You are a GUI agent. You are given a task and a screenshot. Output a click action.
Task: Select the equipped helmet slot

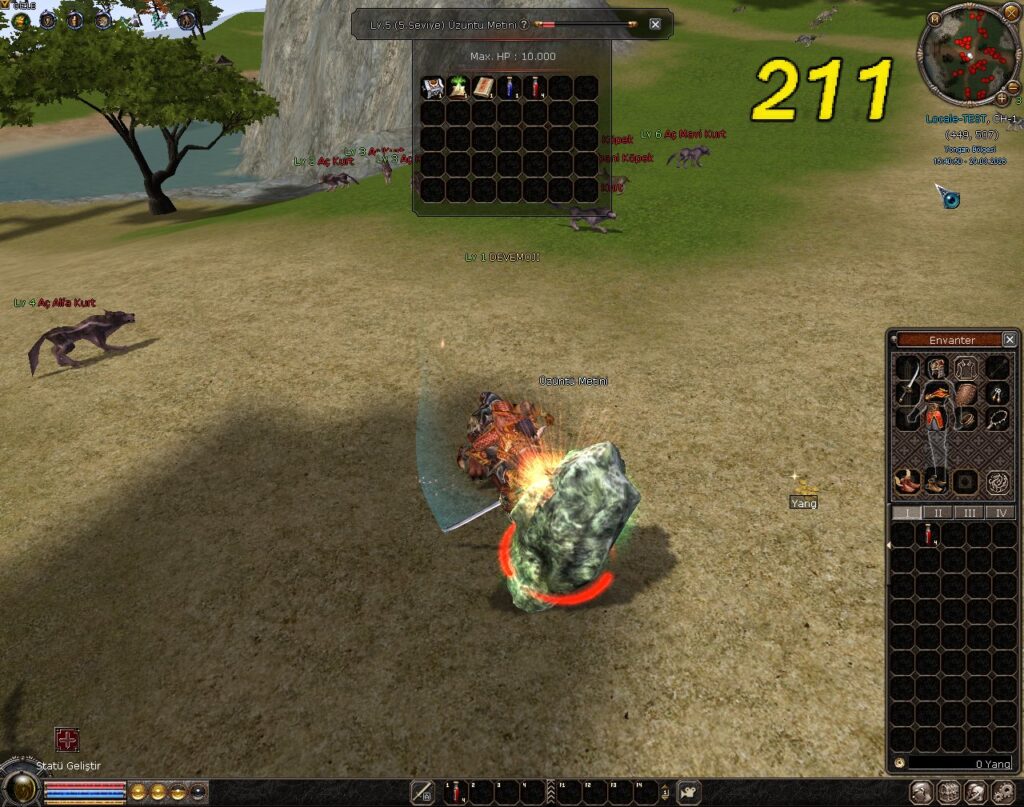click(937, 367)
